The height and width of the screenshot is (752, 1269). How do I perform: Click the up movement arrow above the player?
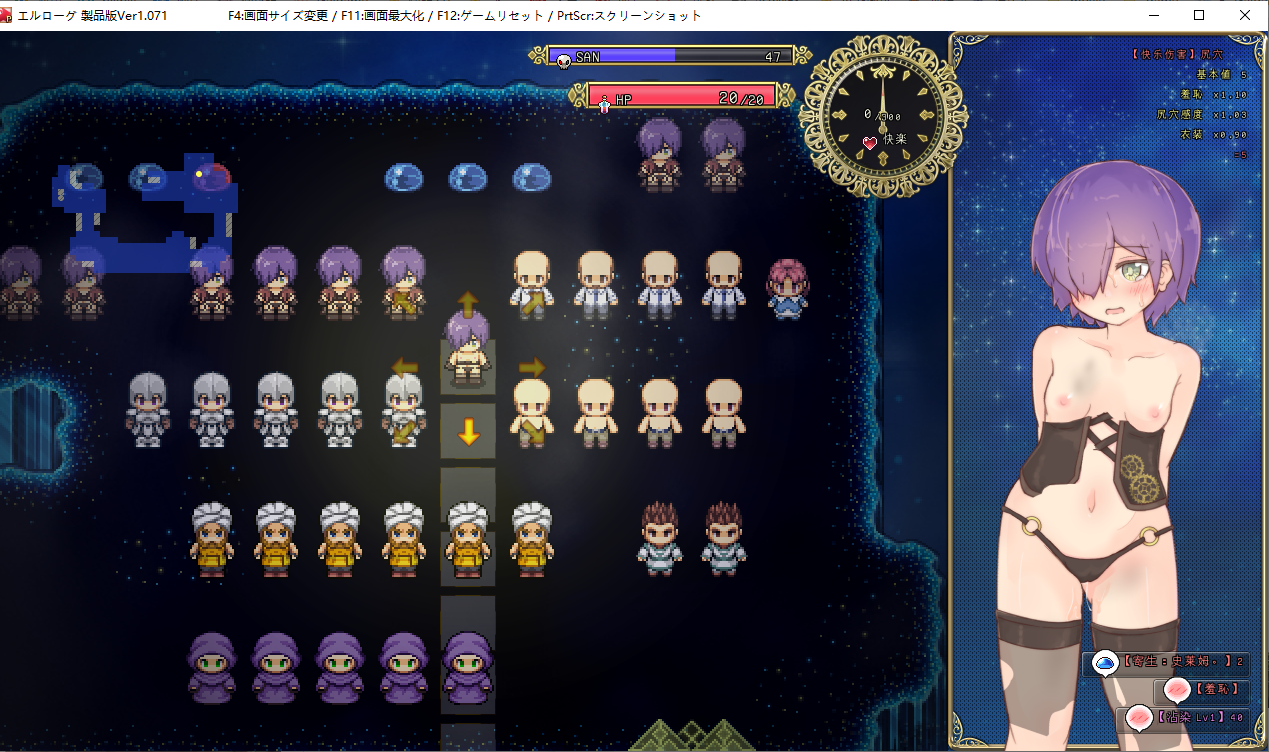point(467,303)
